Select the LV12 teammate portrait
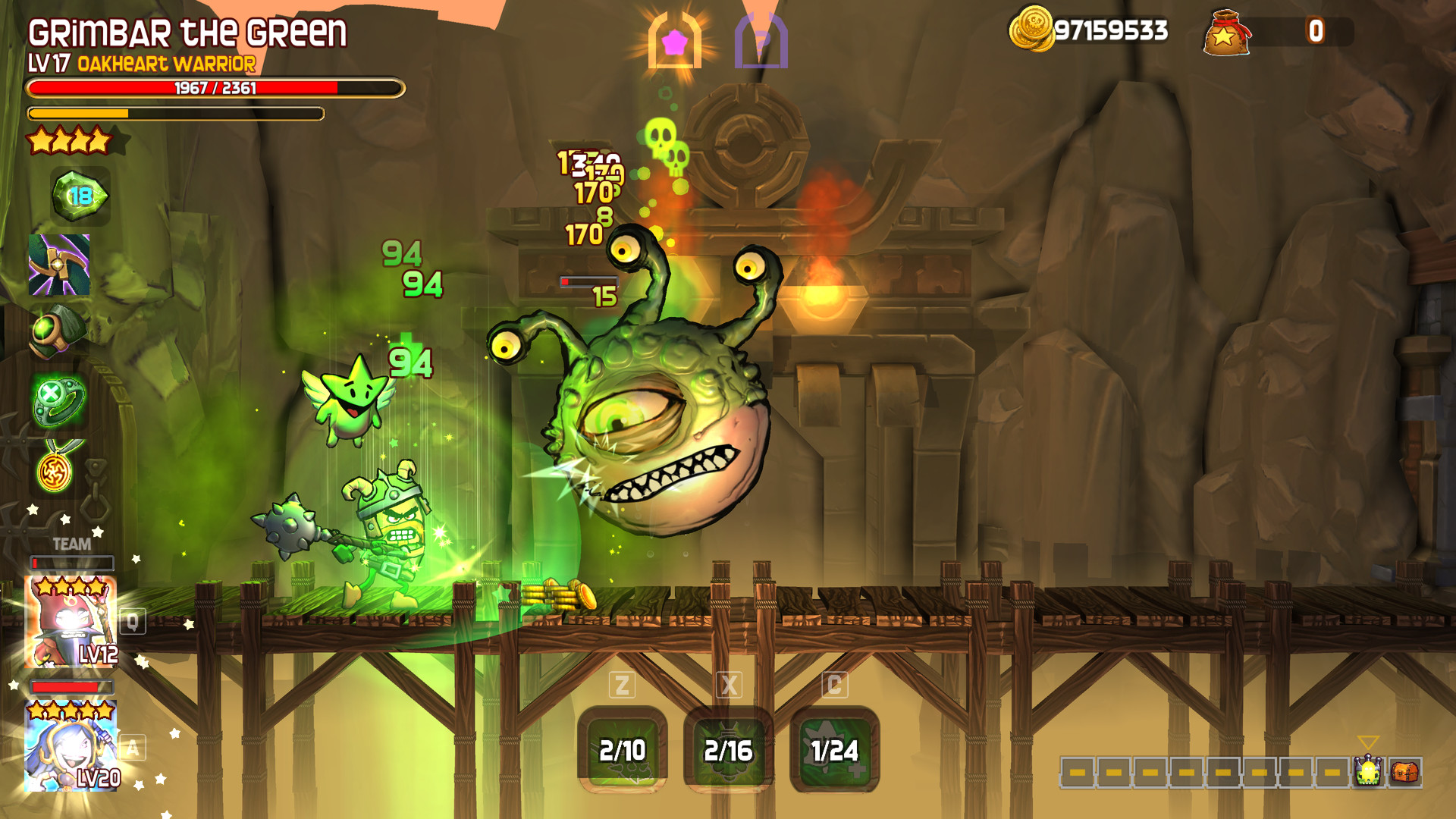 [72, 620]
